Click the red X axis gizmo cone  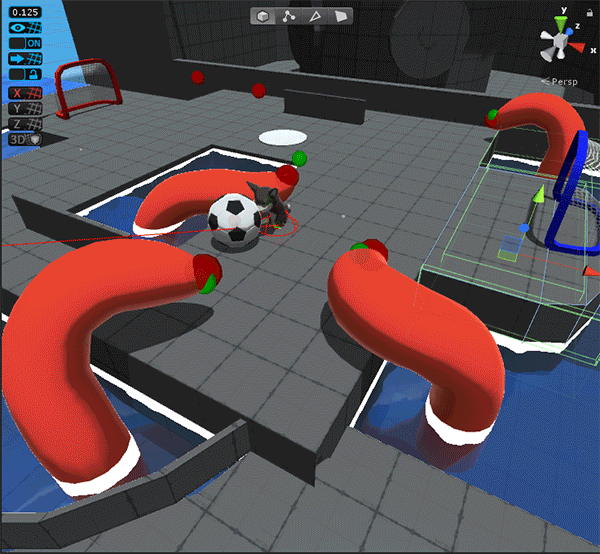[581, 46]
